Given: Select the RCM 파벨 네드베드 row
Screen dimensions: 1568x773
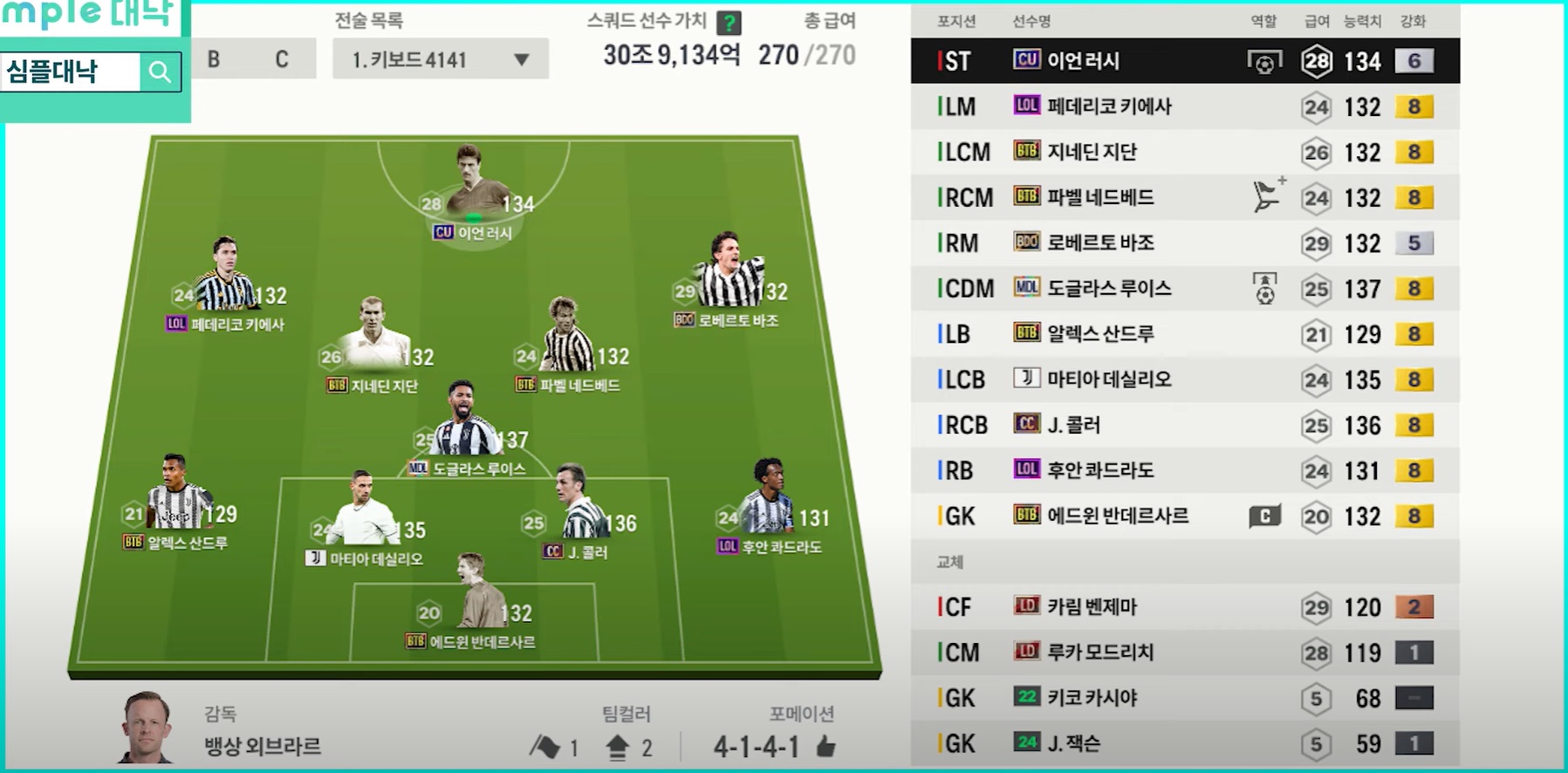Looking at the screenshot, I should [1184, 197].
